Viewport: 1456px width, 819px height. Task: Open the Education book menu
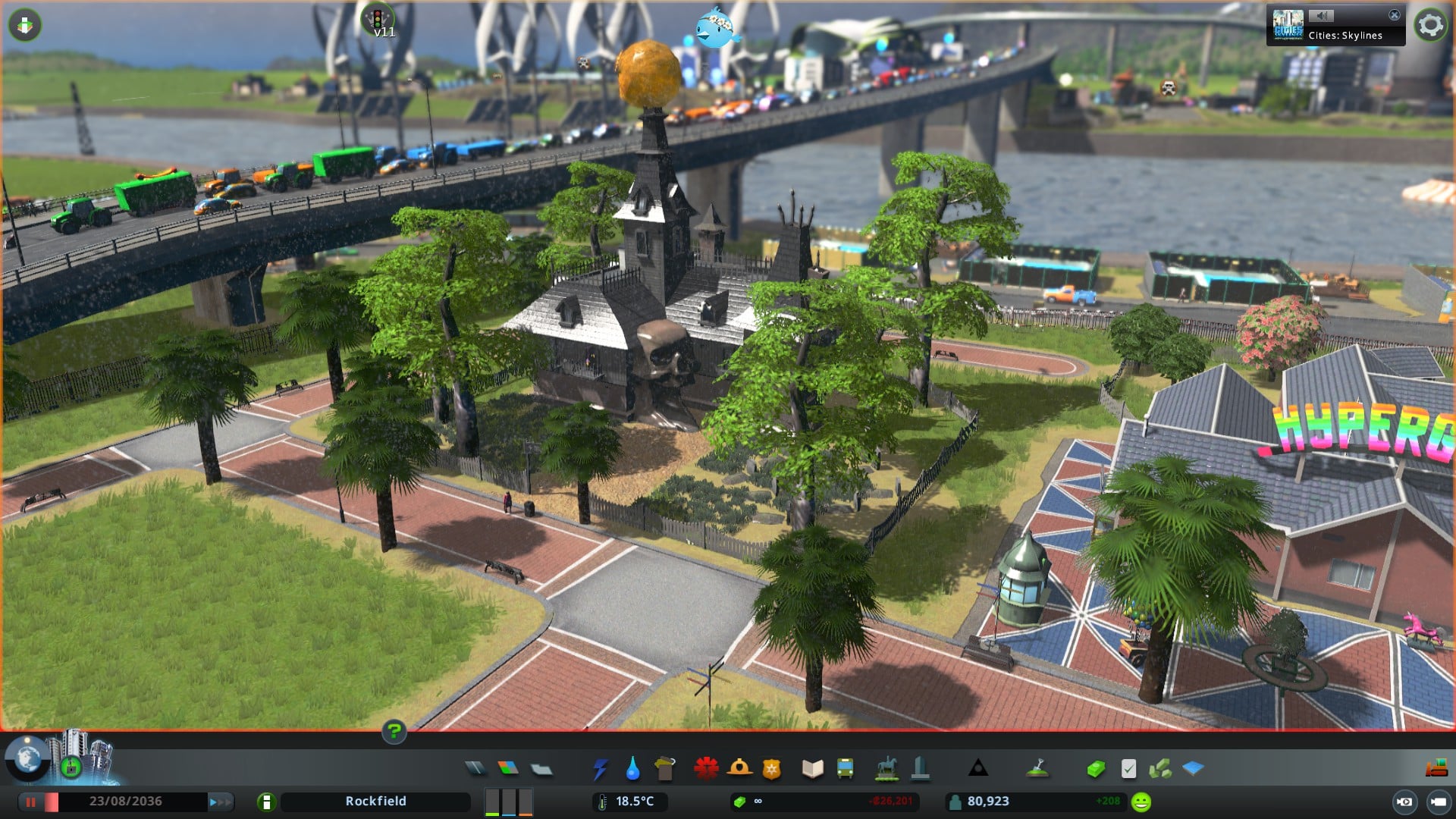pos(812,769)
